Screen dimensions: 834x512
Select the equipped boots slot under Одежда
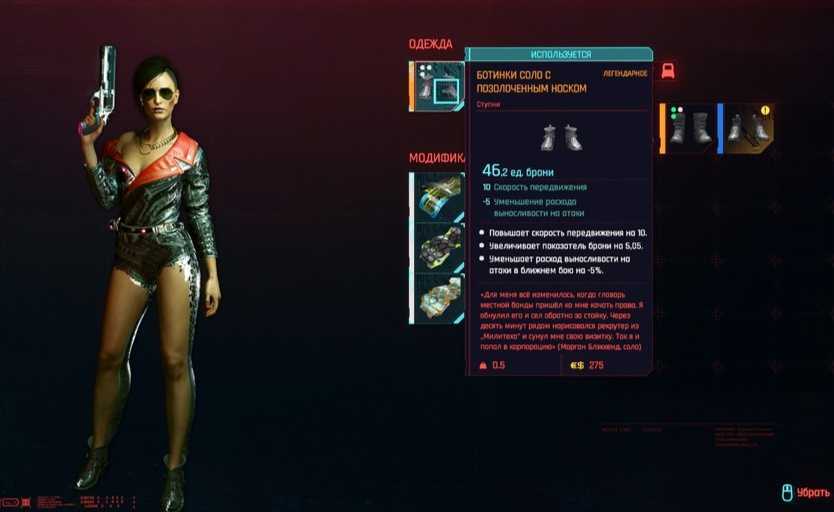[438, 87]
